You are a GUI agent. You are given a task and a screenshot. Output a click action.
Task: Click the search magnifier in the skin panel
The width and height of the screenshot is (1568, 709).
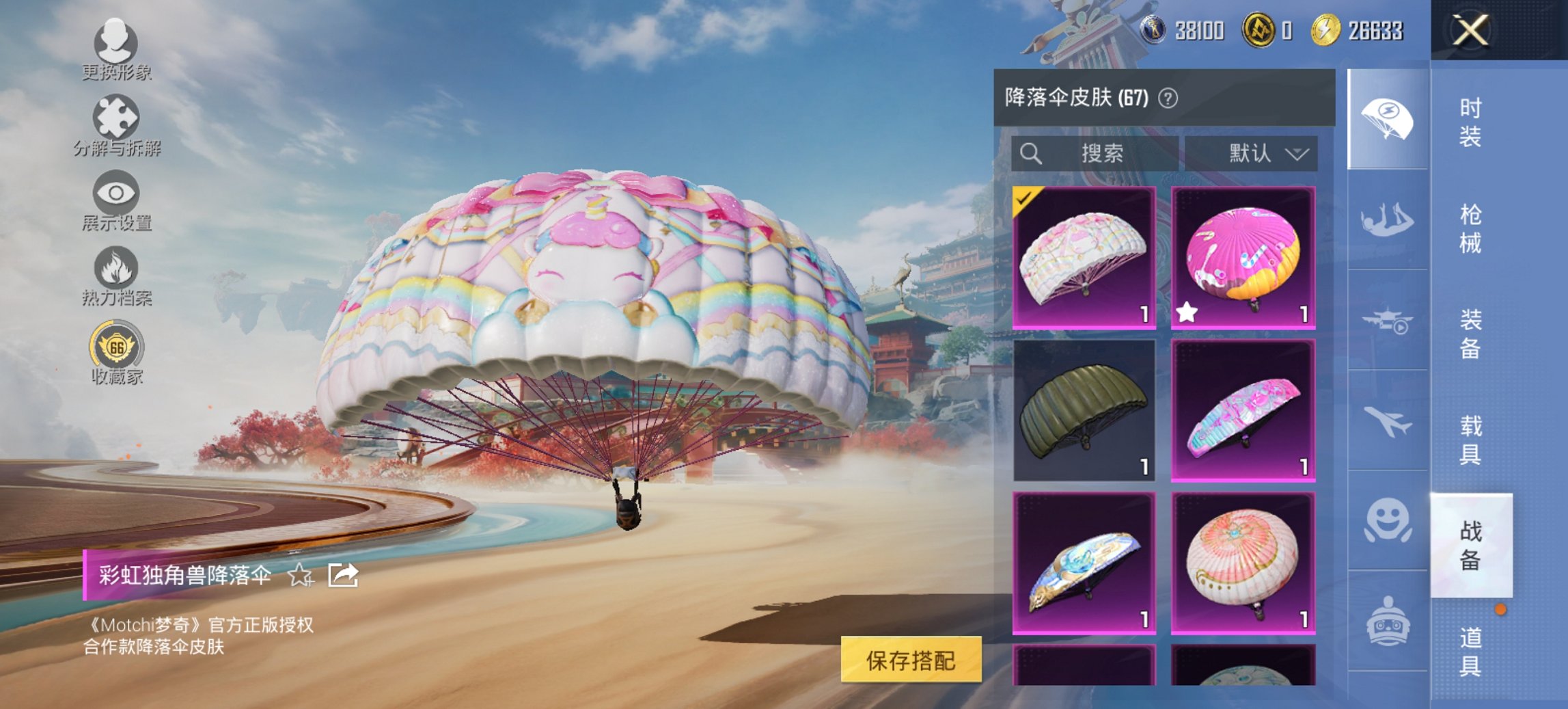click(1031, 153)
